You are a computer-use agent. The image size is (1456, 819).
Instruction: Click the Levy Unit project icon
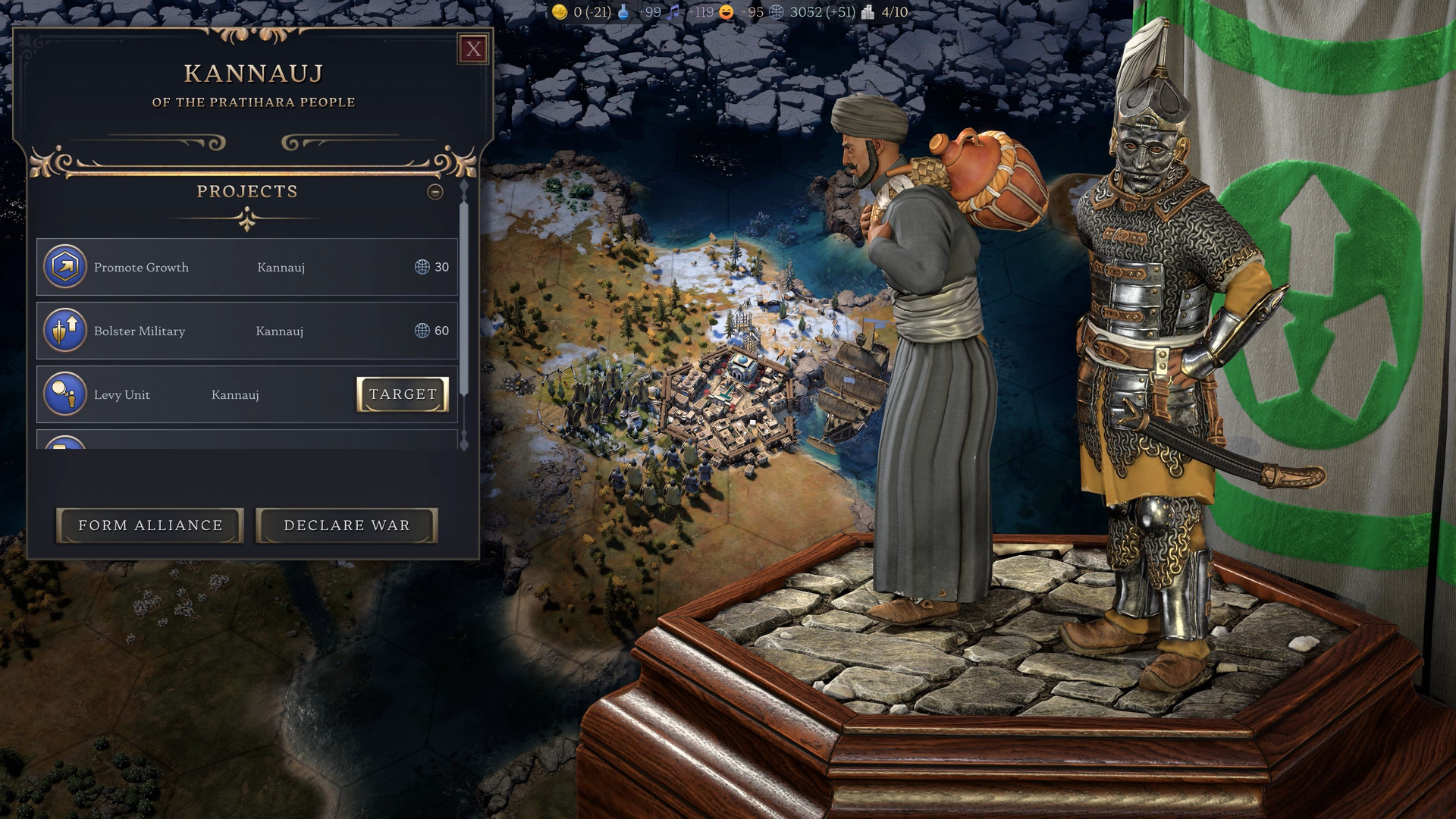click(x=65, y=394)
